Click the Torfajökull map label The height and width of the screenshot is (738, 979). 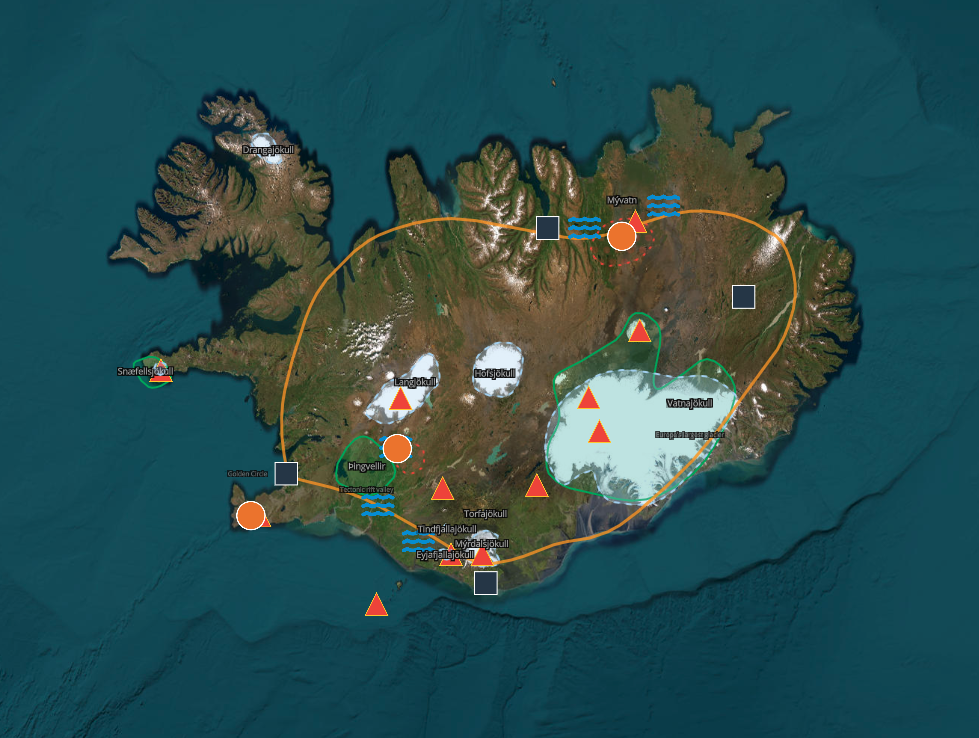pos(488,514)
